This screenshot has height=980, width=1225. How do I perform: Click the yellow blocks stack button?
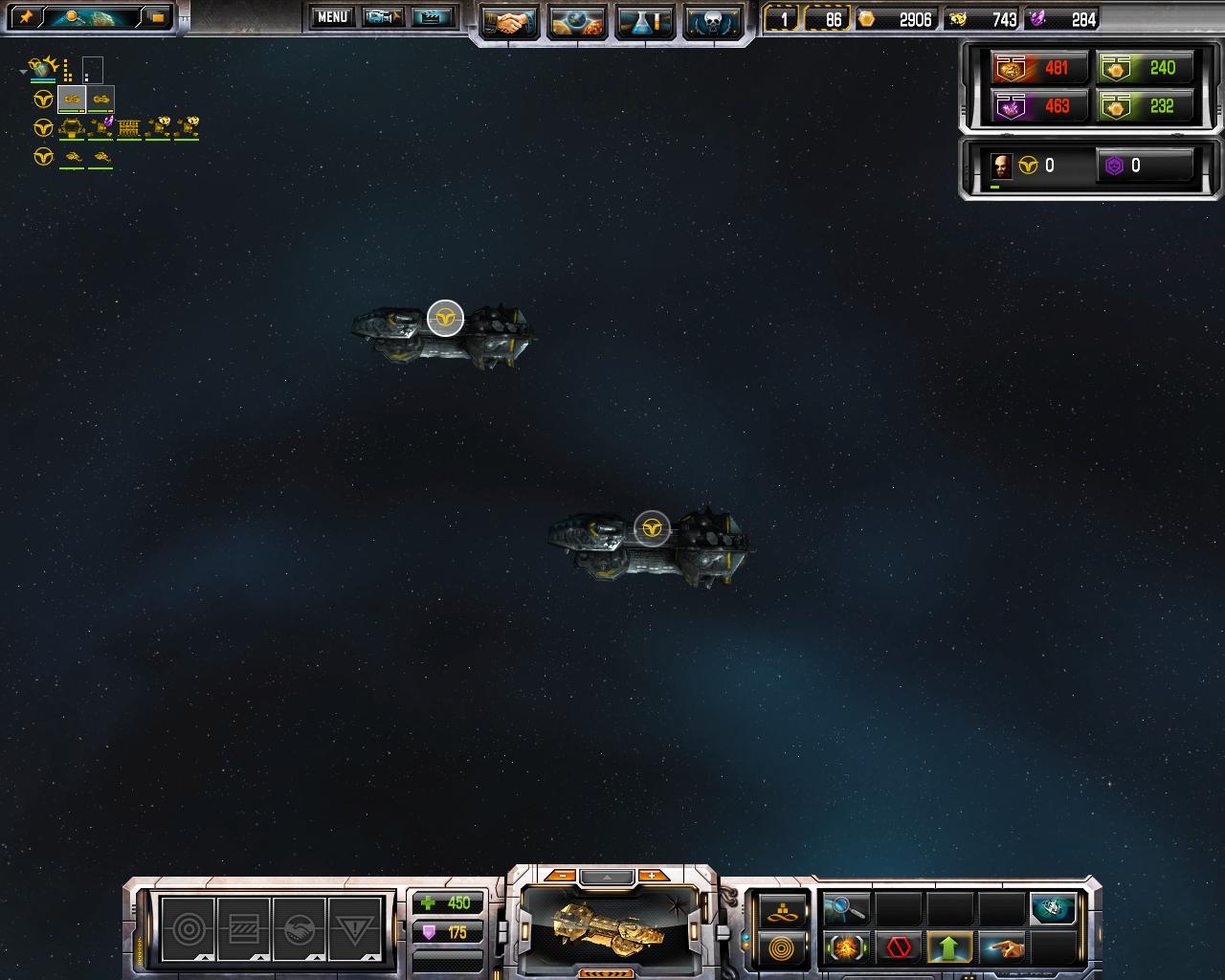[x=782, y=910]
